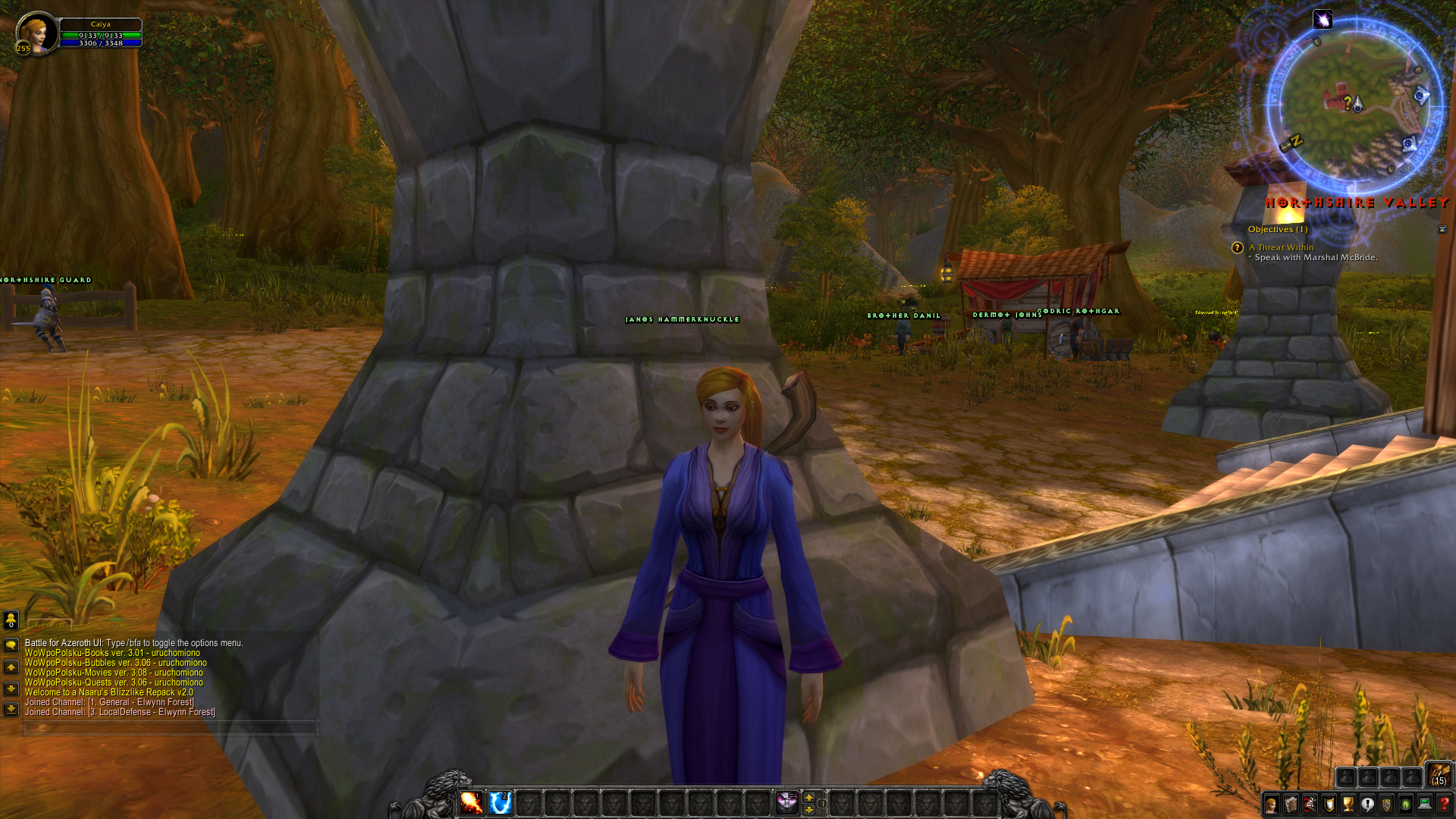Viewport: 1456px width, 819px height.
Task: Open the social speech-bubble button
Action: 1367,805
